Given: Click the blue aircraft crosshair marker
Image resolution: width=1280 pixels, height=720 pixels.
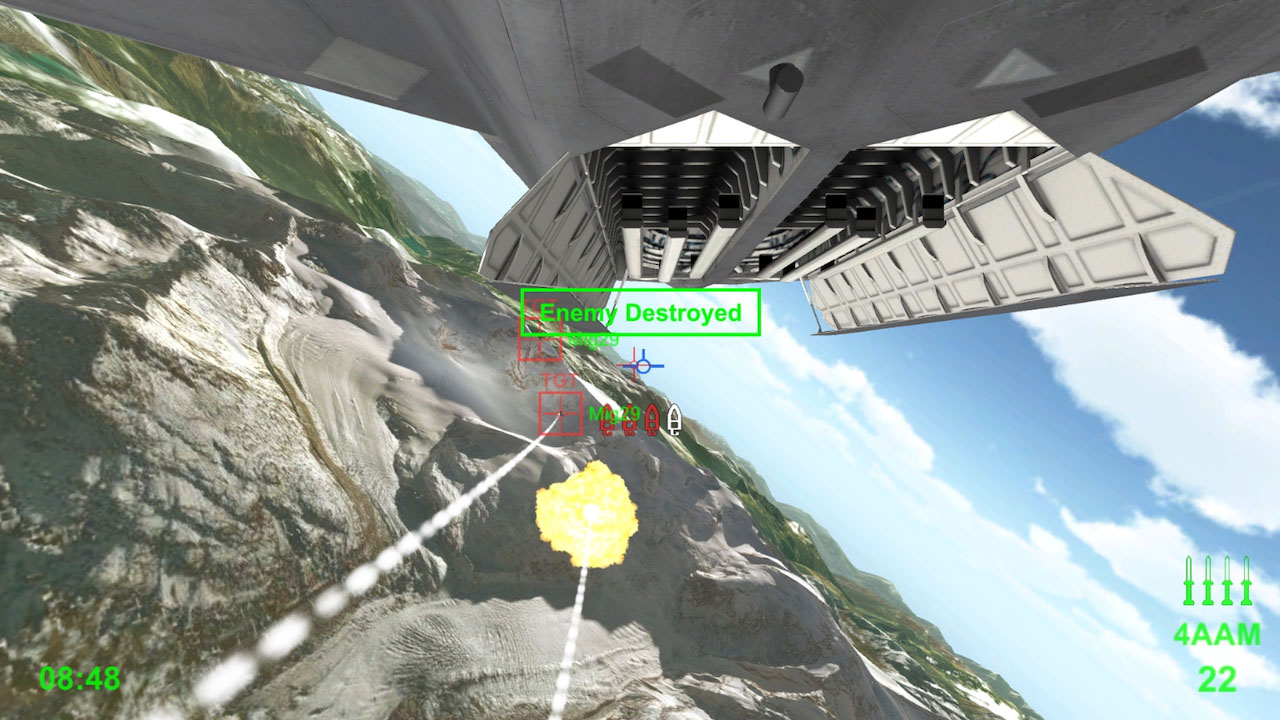Looking at the screenshot, I should pyautogui.click(x=645, y=365).
